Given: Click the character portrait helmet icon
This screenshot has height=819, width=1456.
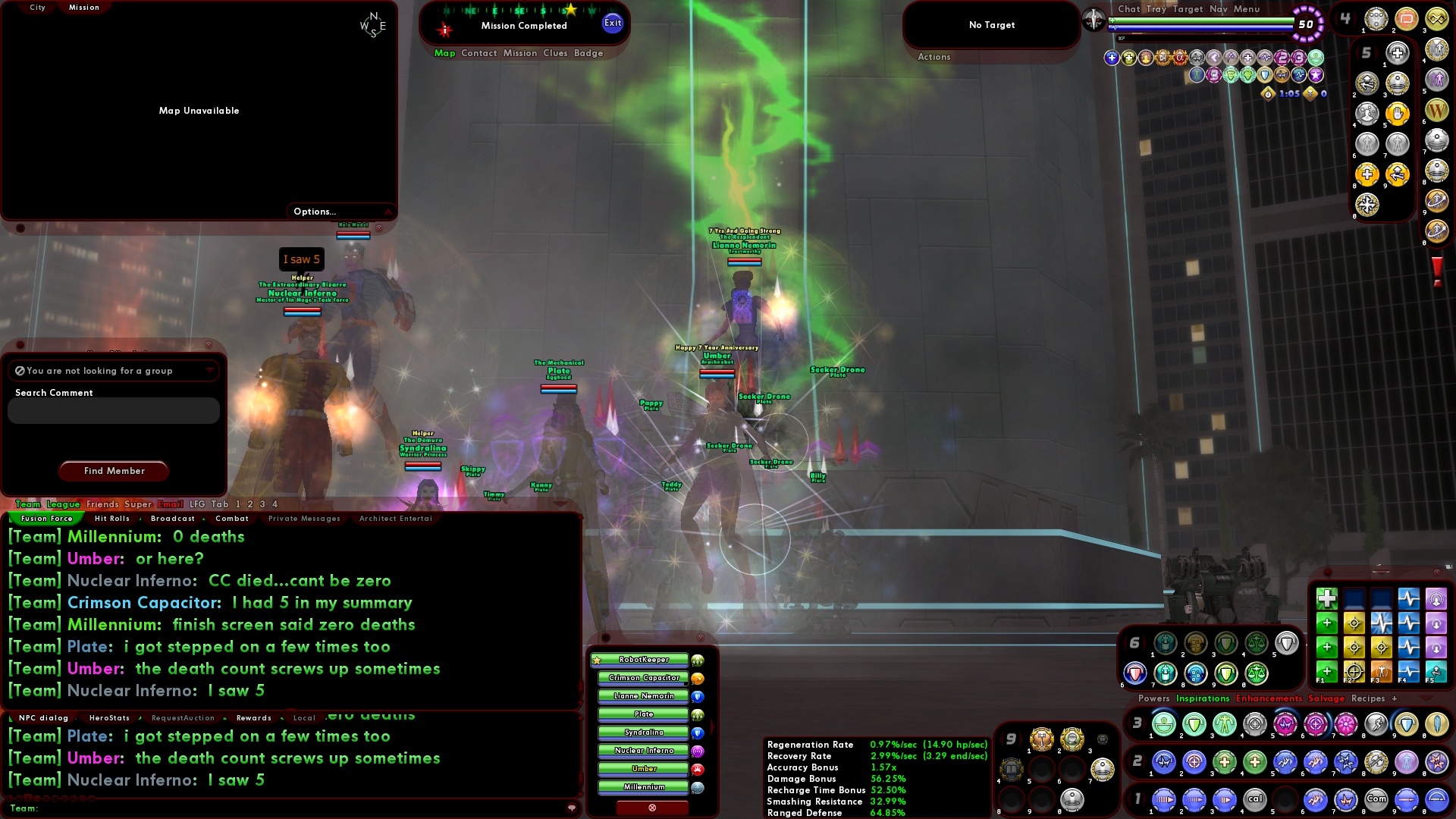Looking at the screenshot, I should point(1092,20).
